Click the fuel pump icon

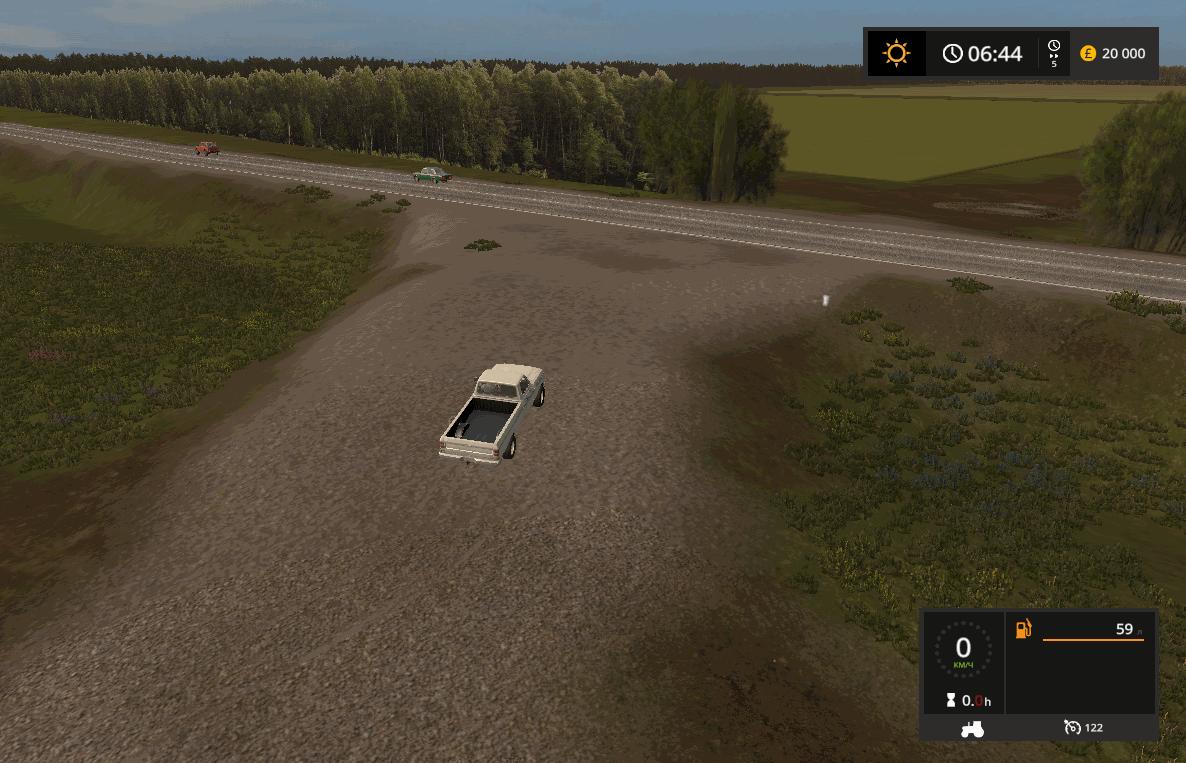pyautogui.click(x=1024, y=629)
